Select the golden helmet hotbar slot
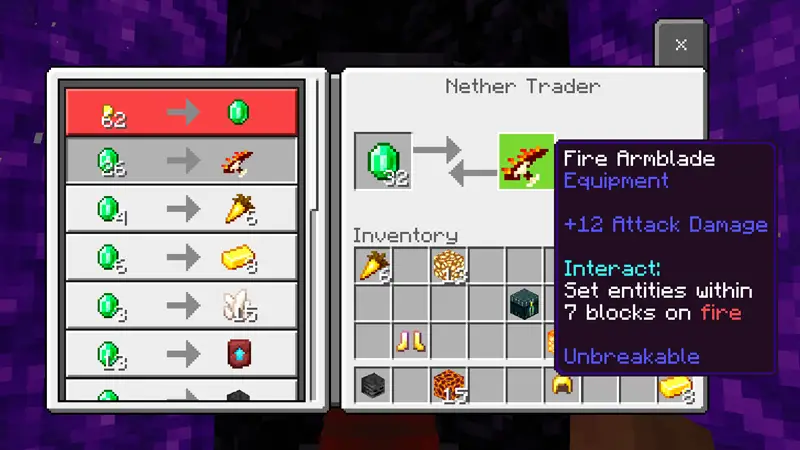This screenshot has height=450, width=800. click(563, 385)
